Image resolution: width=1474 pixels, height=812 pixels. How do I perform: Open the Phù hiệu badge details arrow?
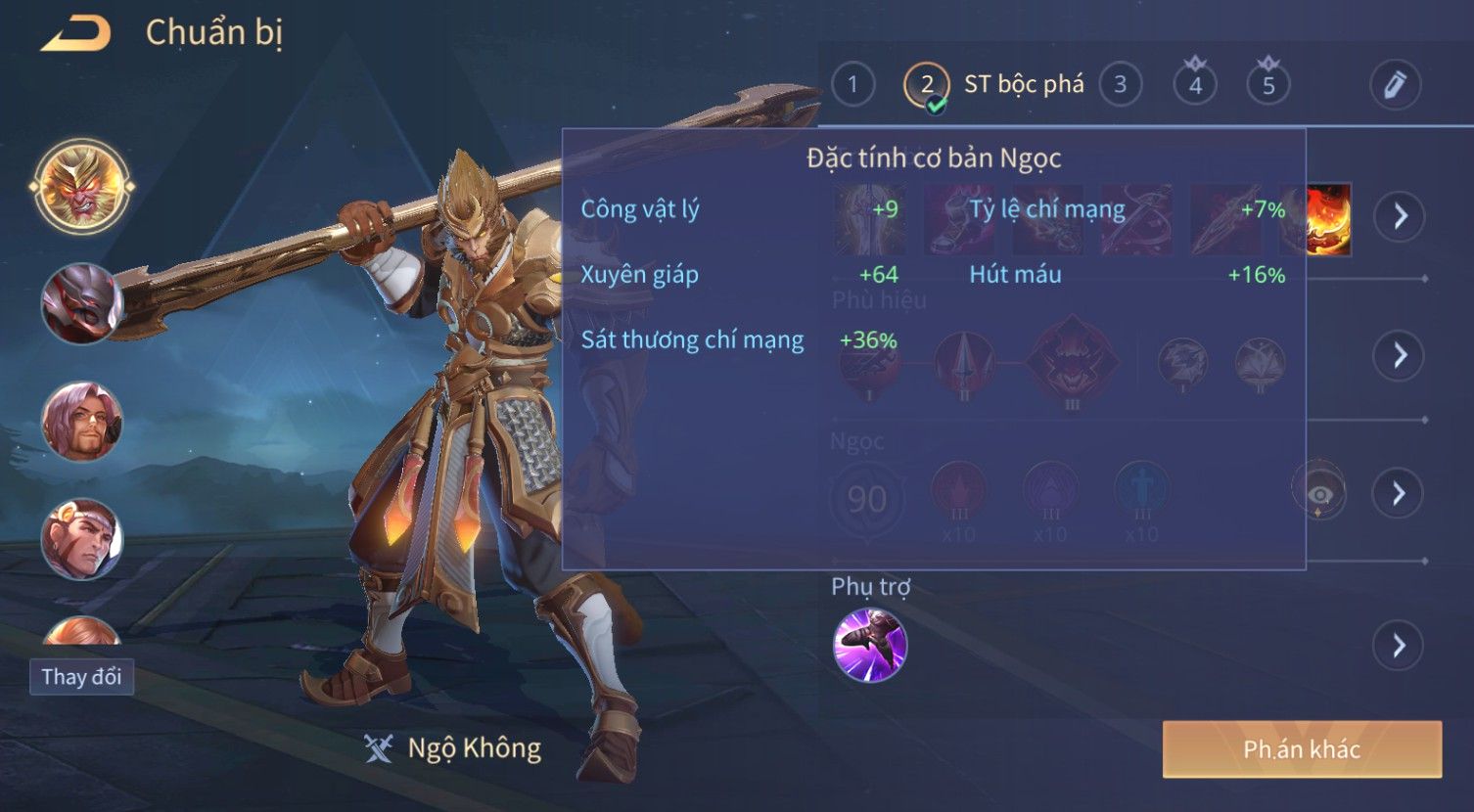pyautogui.click(x=1400, y=355)
